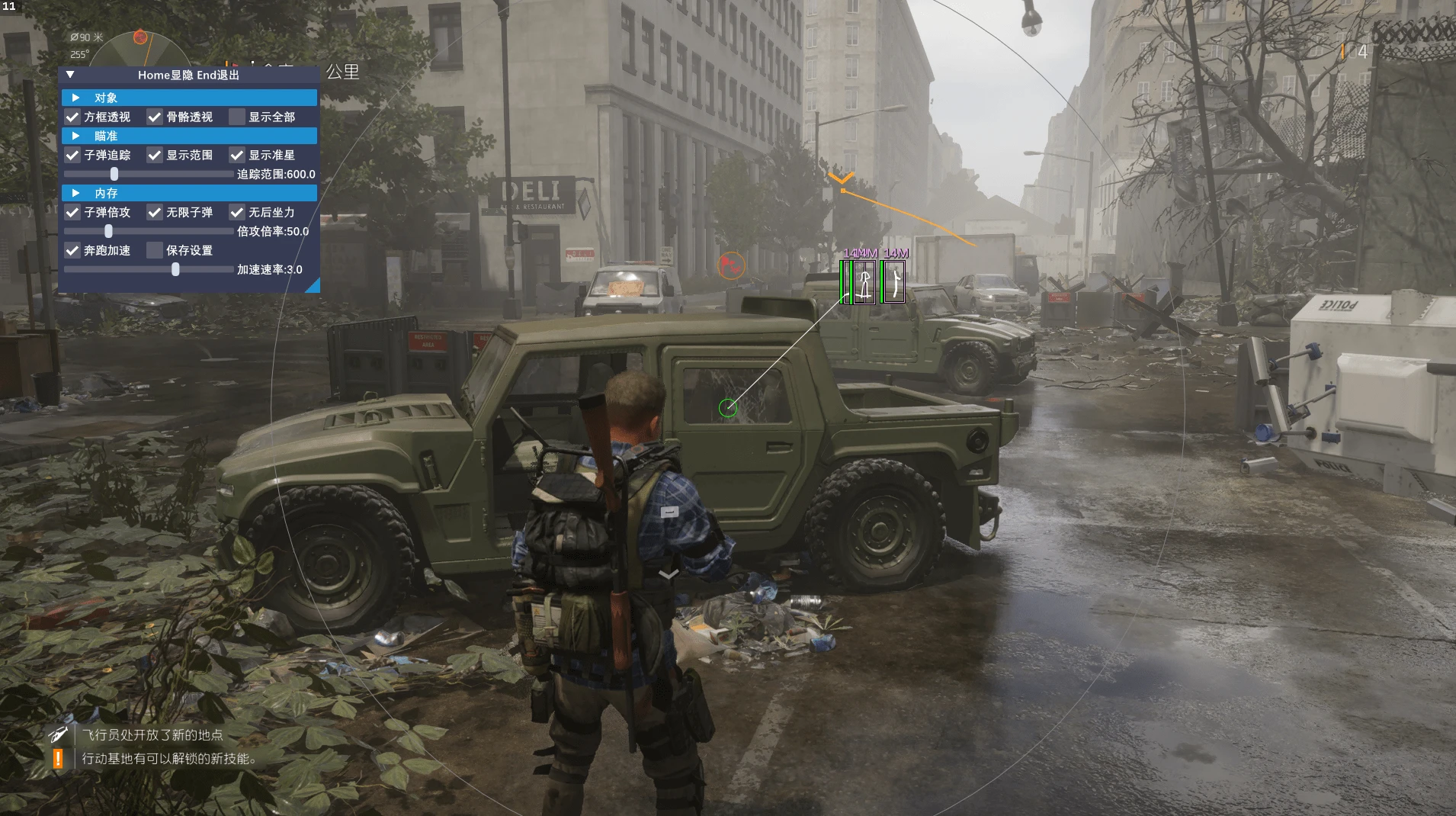Collapse the Home显隐 End退出 overlay window
Viewport: 1456px width, 816px height.
pyautogui.click(x=70, y=75)
